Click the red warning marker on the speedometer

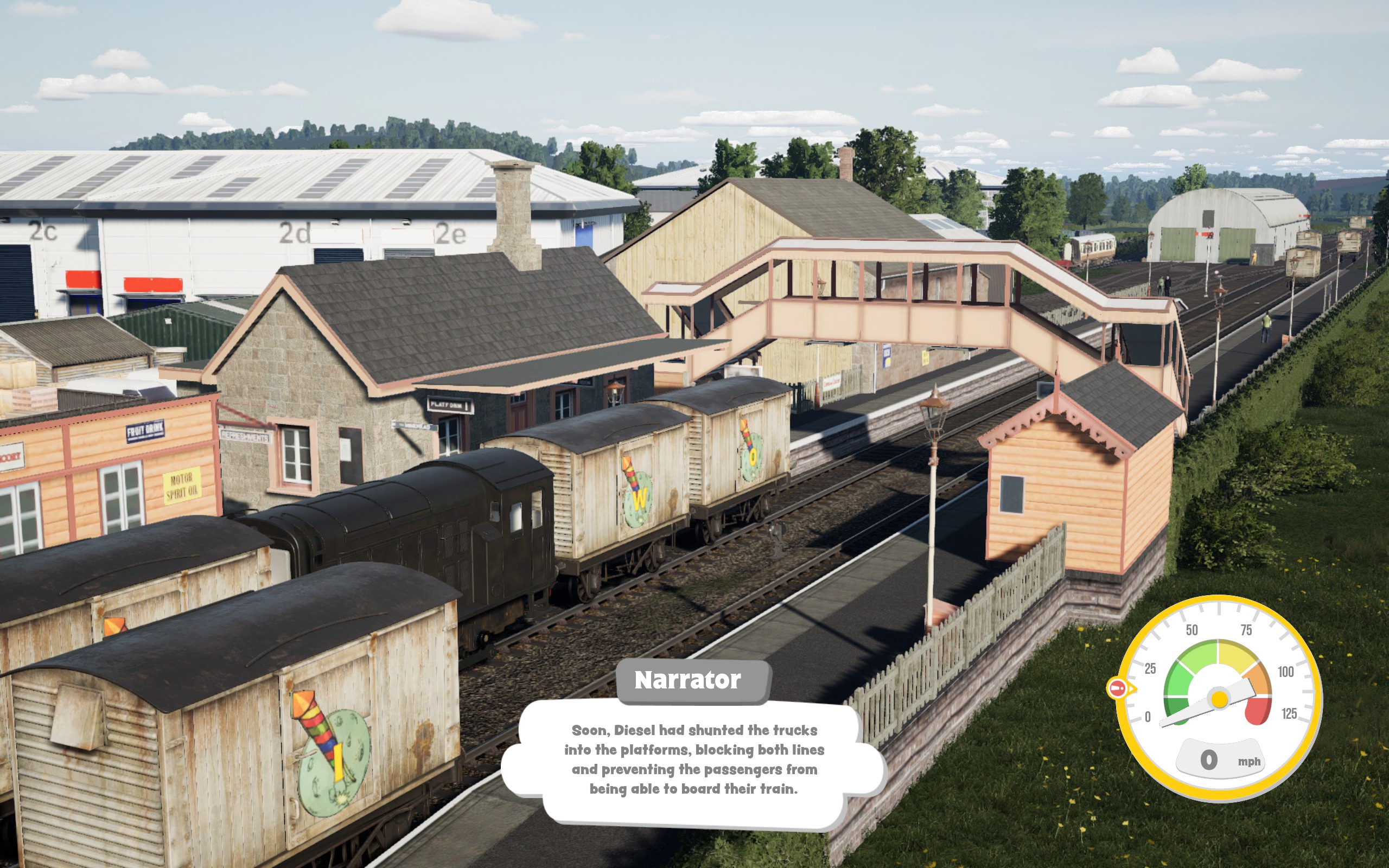tap(1118, 688)
